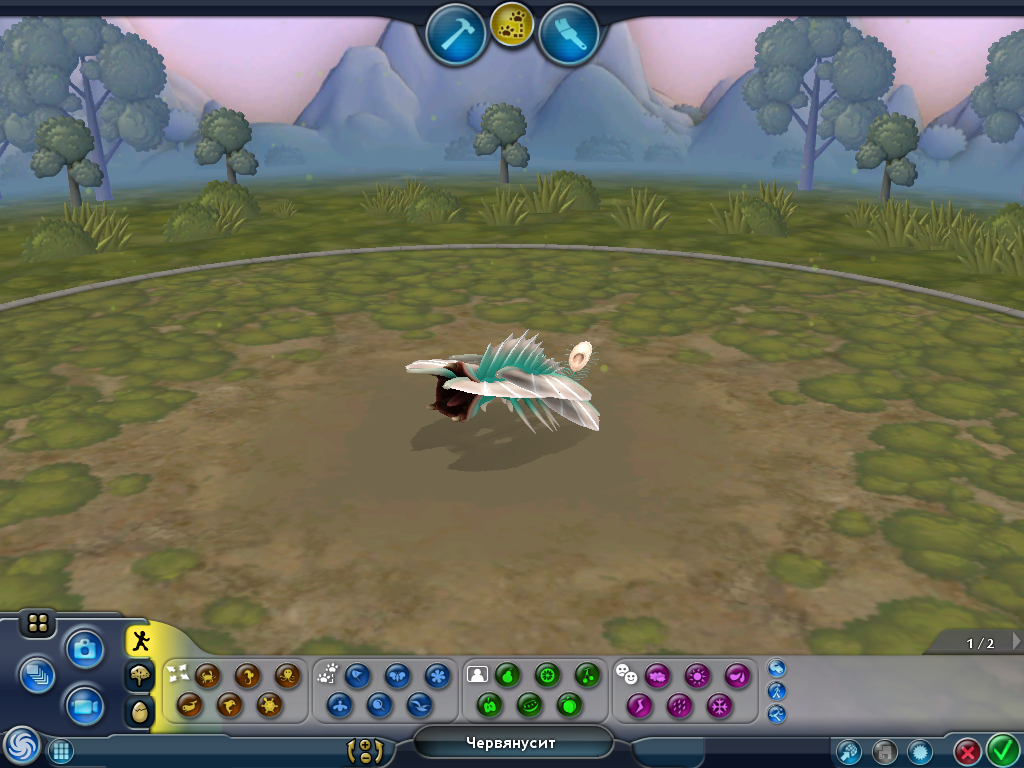This screenshot has width=1024, height=768.
Task: Activate the purple snowflake emotion
Action: point(719,706)
